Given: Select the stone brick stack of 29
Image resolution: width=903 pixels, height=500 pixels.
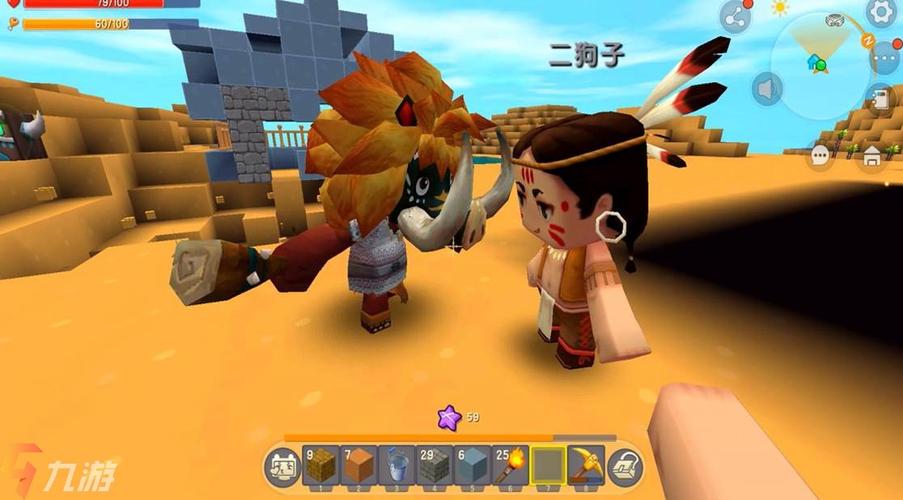Looking at the screenshot, I should tap(435, 465).
